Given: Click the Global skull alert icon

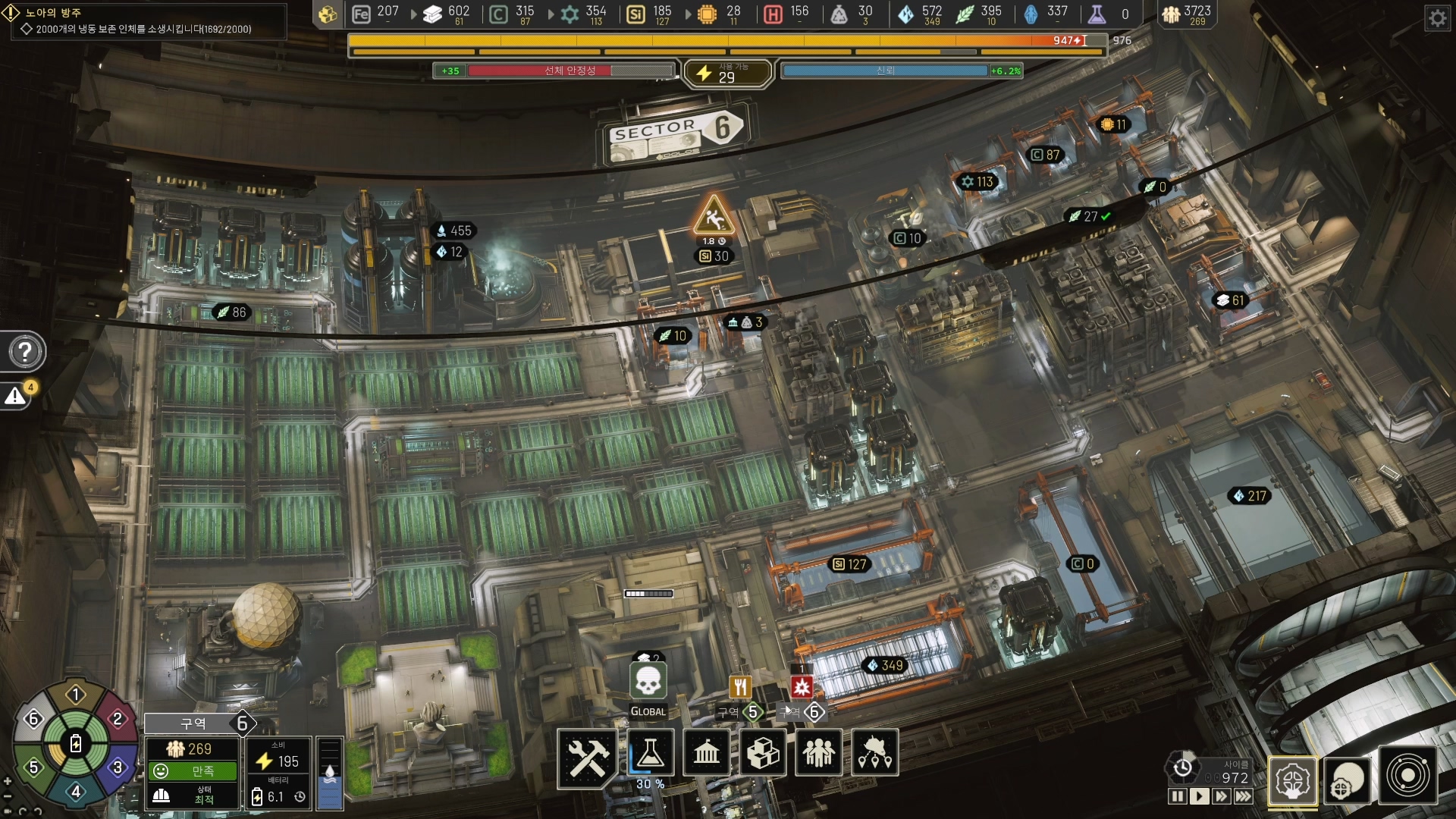Looking at the screenshot, I should [x=648, y=682].
